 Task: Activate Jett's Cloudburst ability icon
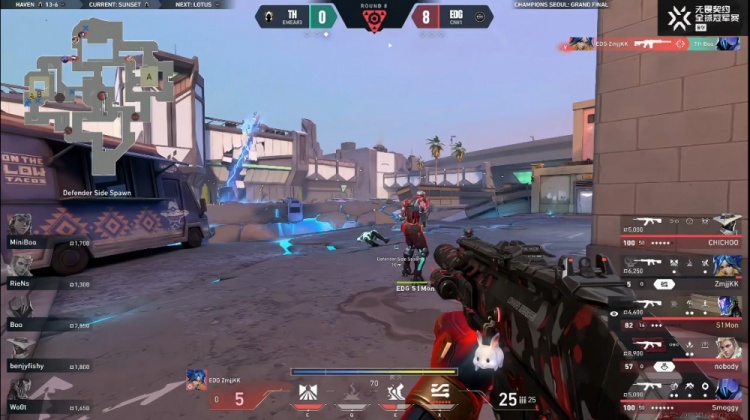(308, 392)
